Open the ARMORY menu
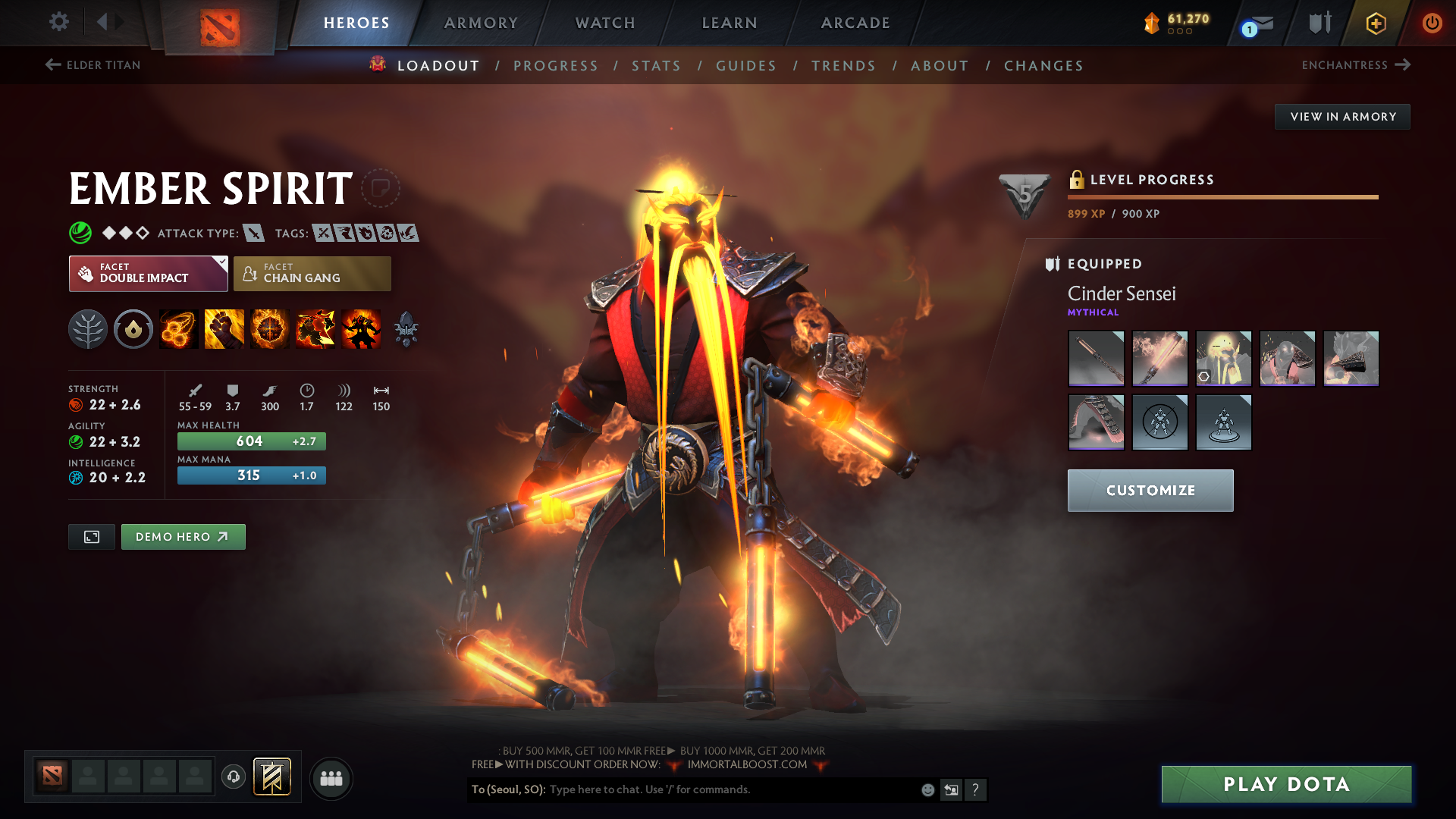This screenshot has width=1456, height=819. [480, 23]
